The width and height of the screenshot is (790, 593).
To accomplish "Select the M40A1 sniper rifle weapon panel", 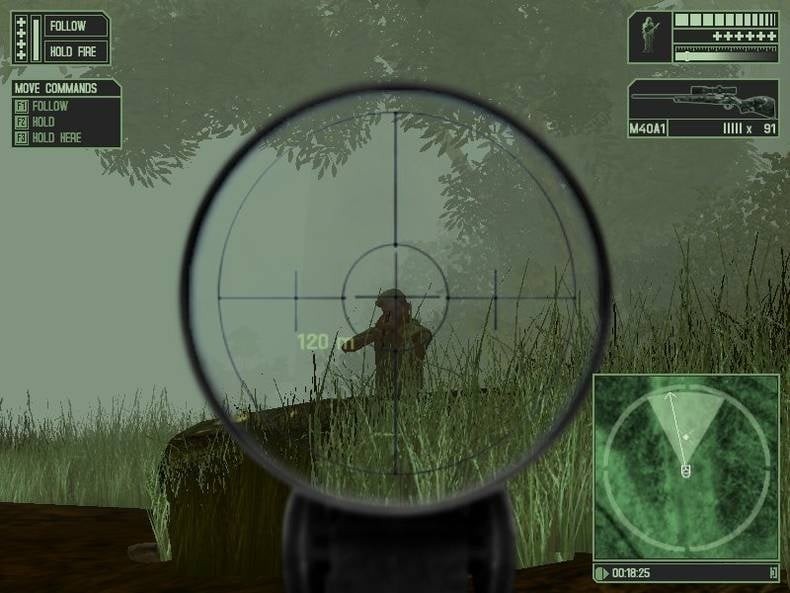I will (x=703, y=101).
